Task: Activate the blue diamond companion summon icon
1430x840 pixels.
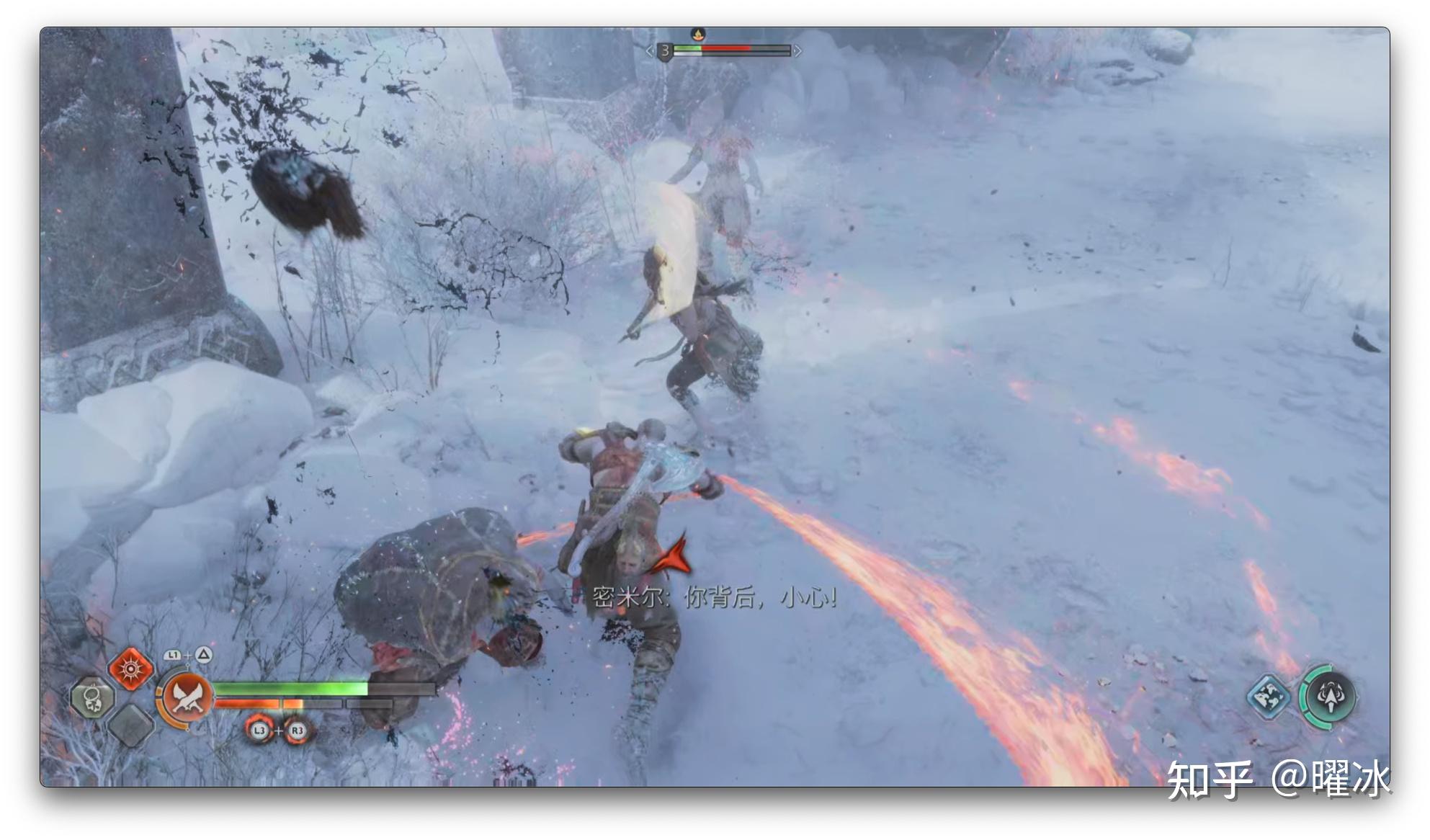Action: (1268, 696)
